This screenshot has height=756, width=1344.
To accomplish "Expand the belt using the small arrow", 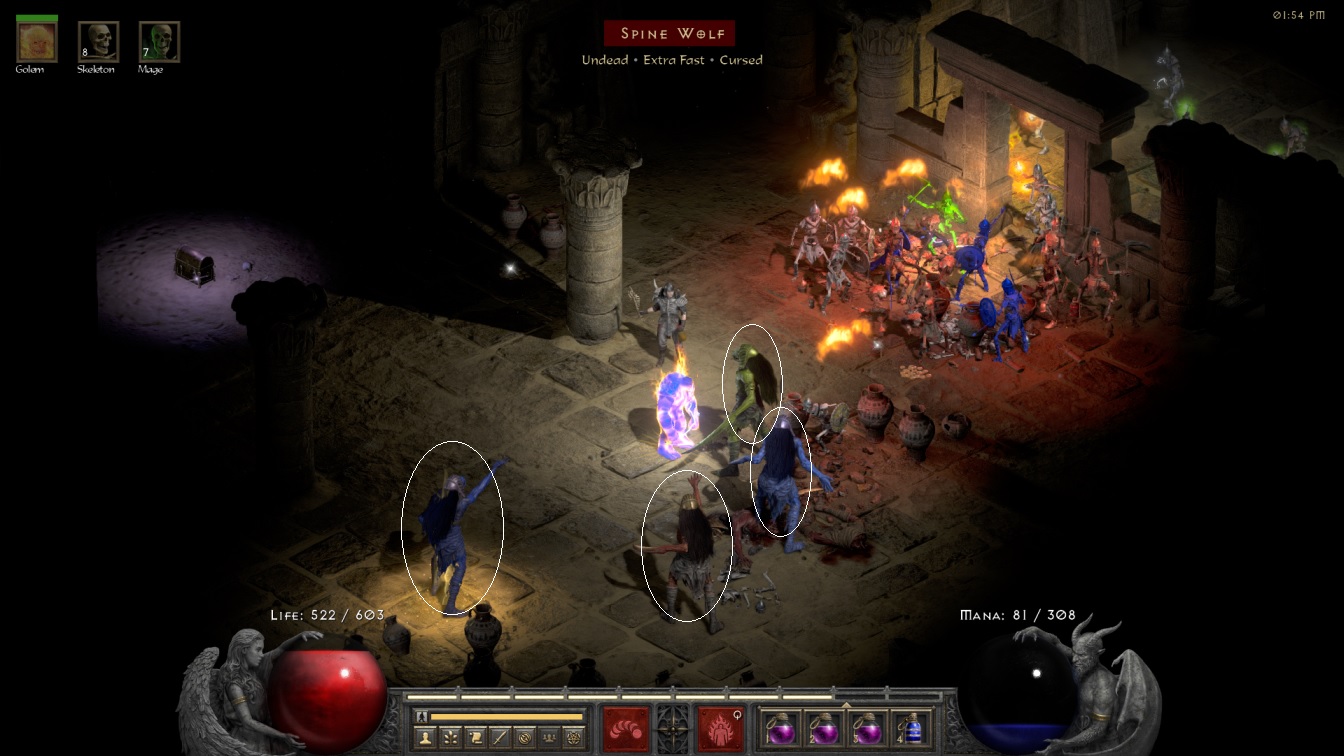I will tap(846, 704).
